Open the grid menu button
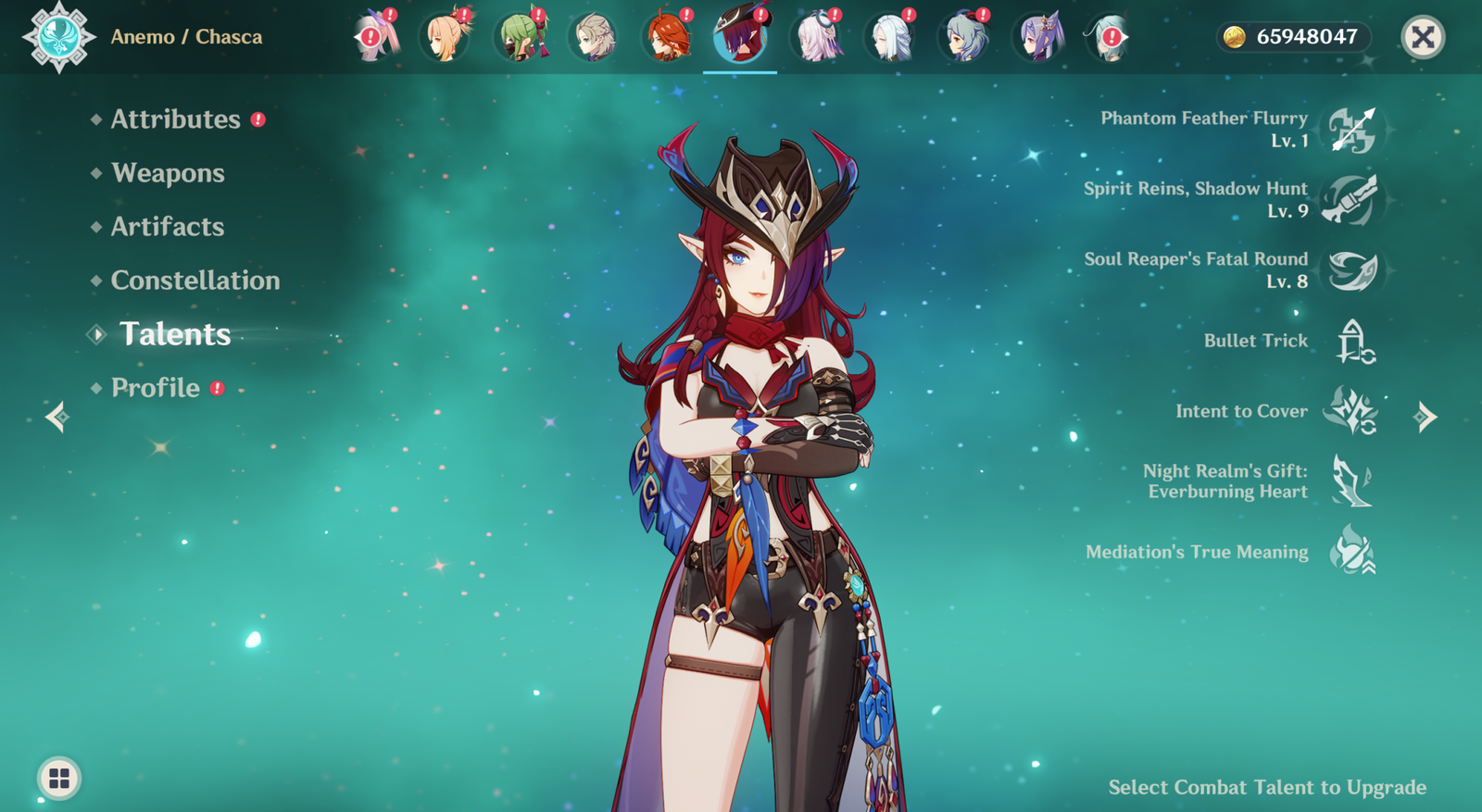Screen dimensions: 1482x812 (x=59, y=778)
